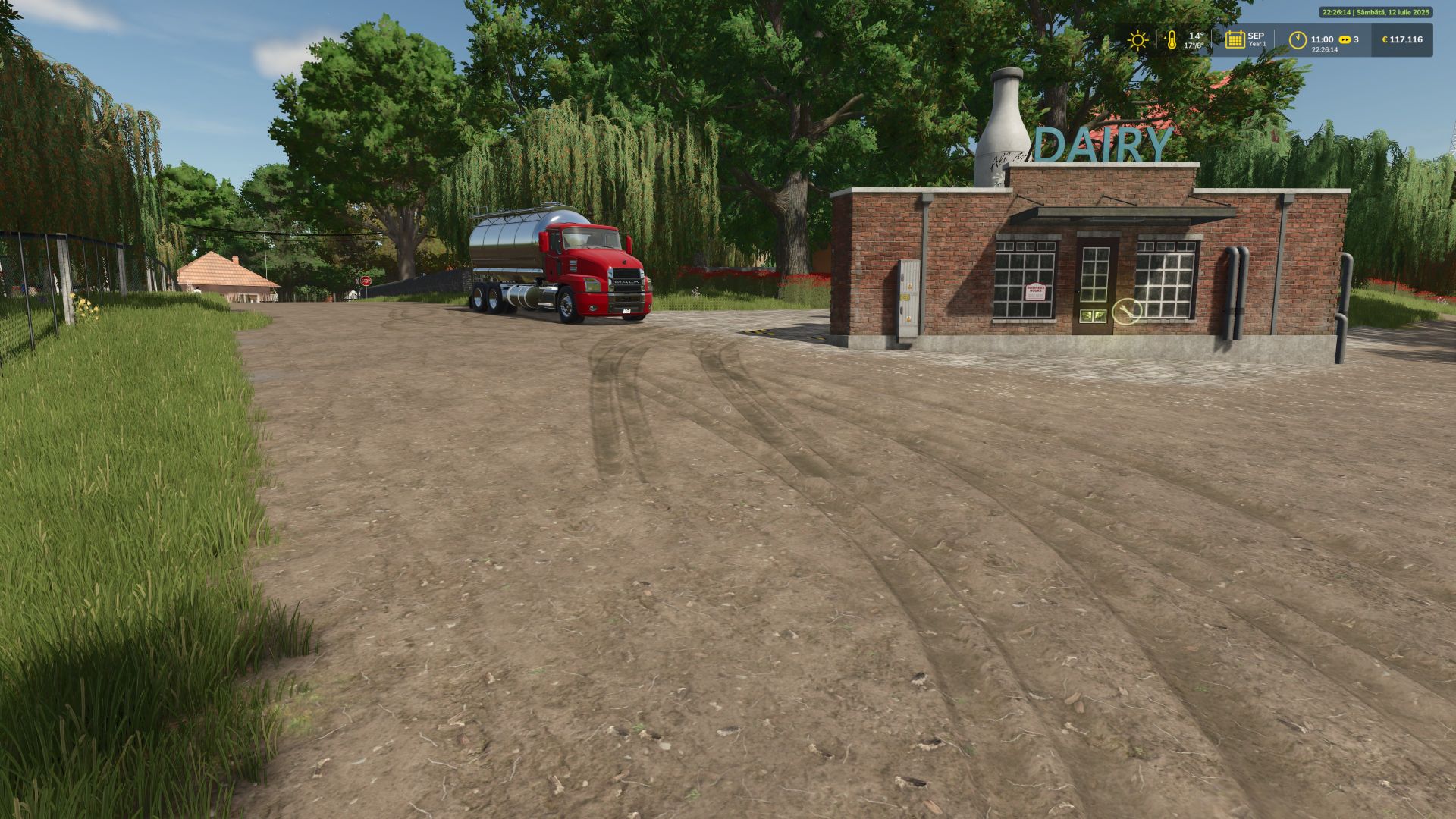Open the calendar icon showing SEP

point(1235,39)
